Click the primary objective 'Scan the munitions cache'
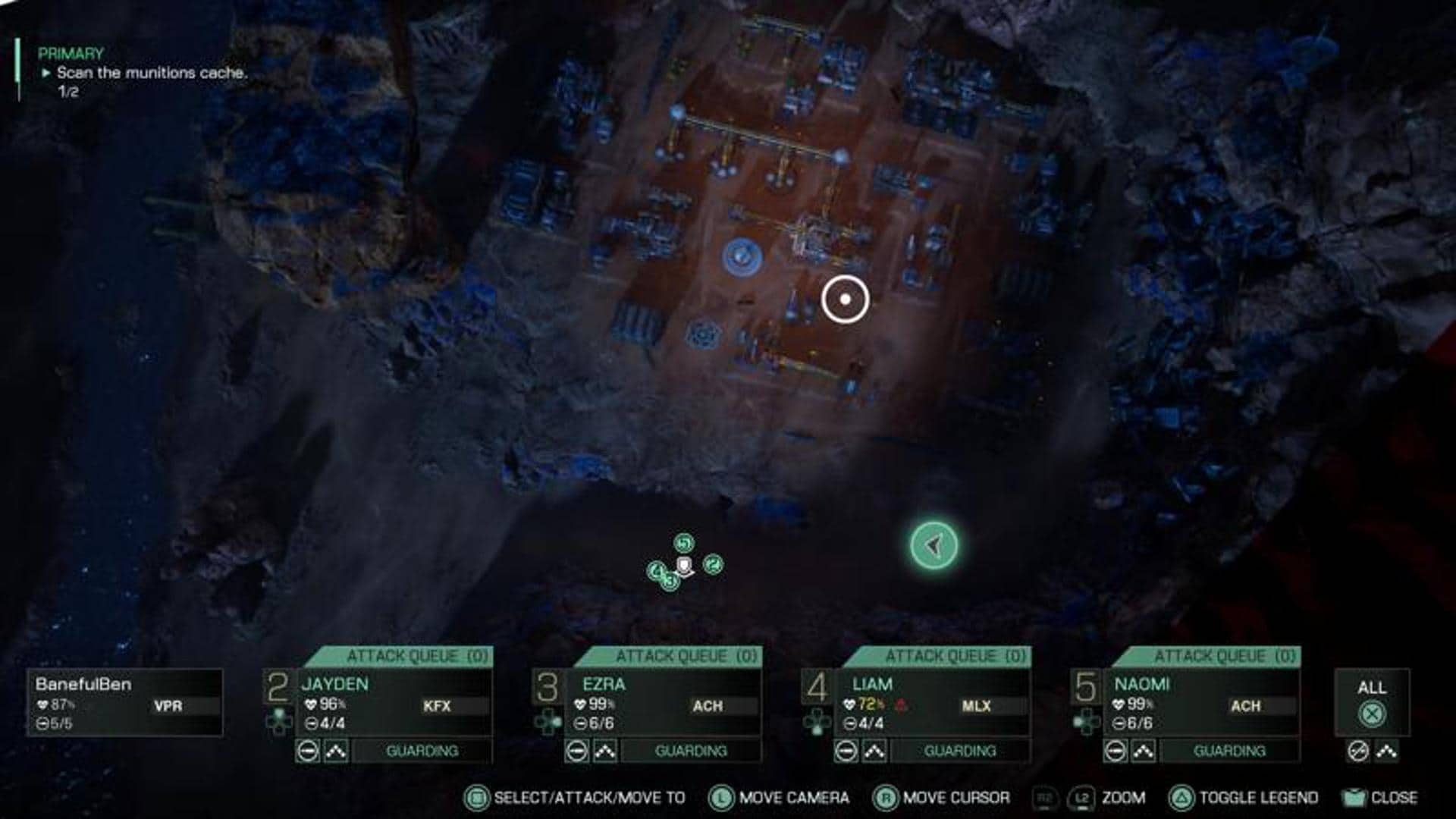The image size is (1456, 819). pyautogui.click(x=152, y=73)
